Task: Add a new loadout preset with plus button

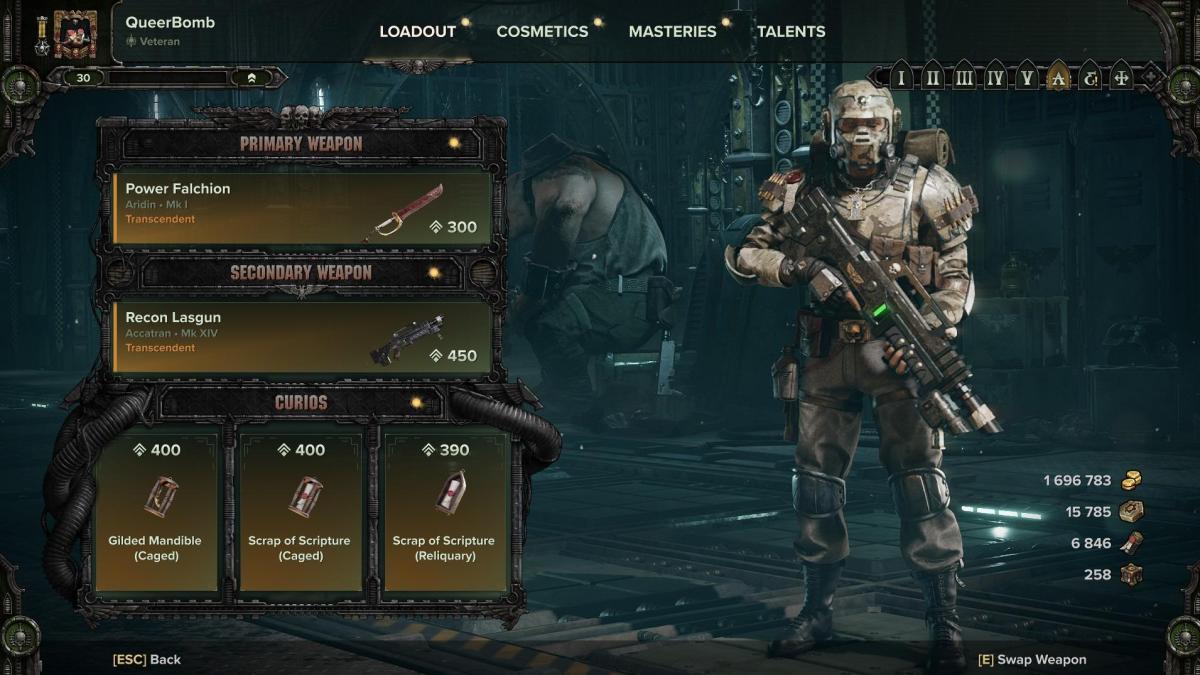Action: point(1150,76)
